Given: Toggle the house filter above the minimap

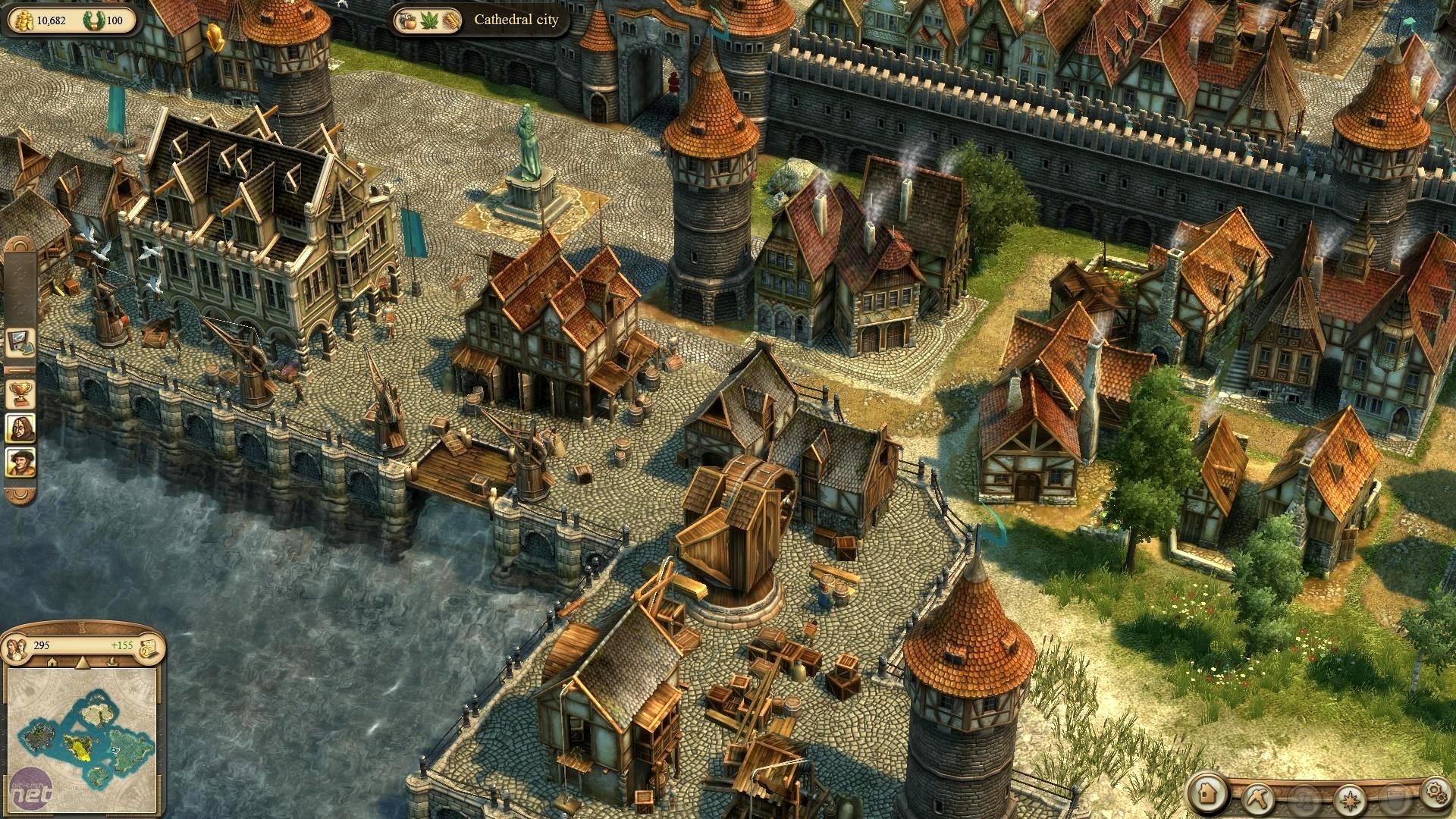Looking at the screenshot, I should [x=52, y=662].
